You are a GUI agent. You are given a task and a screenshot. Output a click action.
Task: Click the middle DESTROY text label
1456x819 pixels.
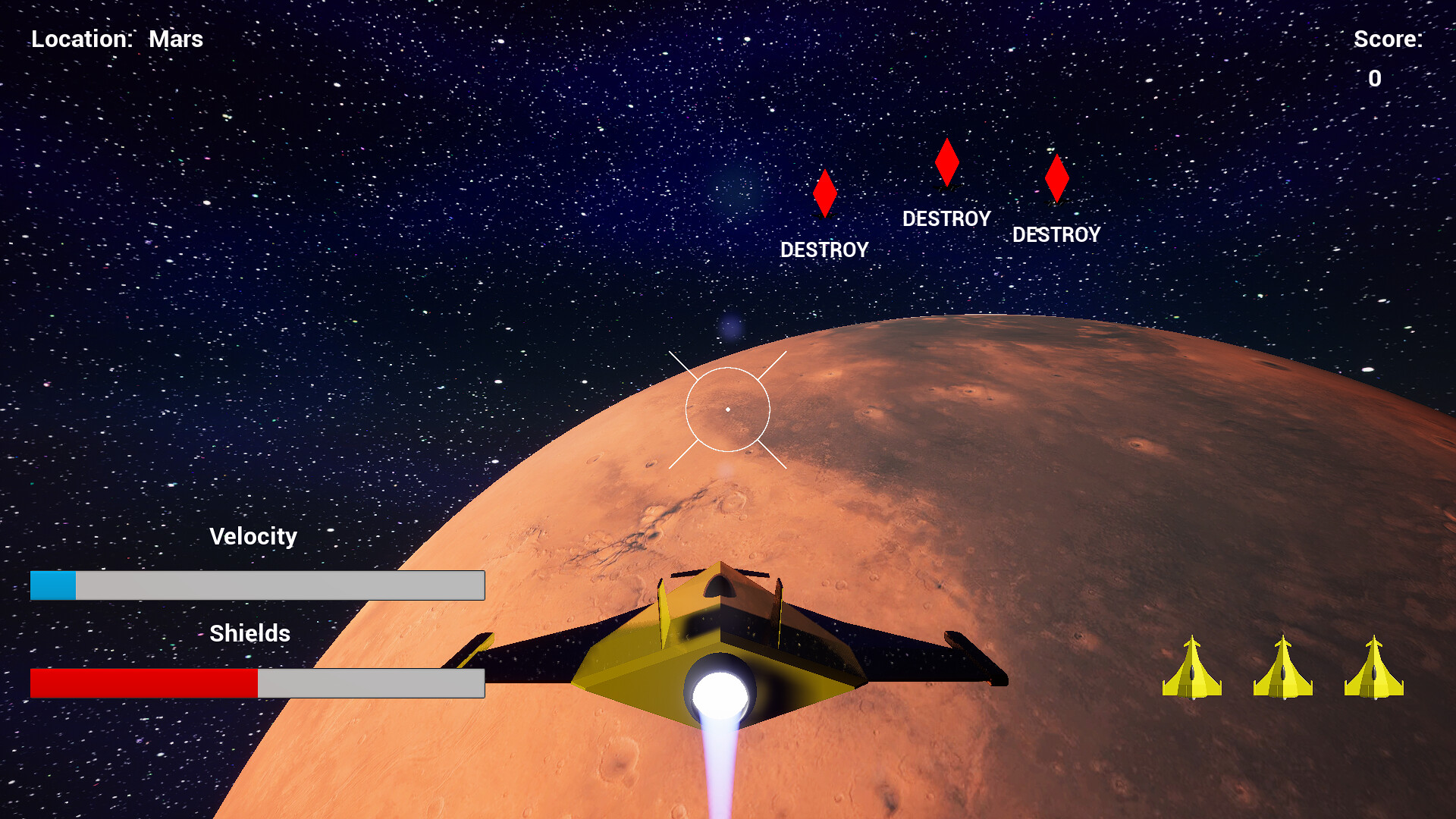(x=946, y=218)
